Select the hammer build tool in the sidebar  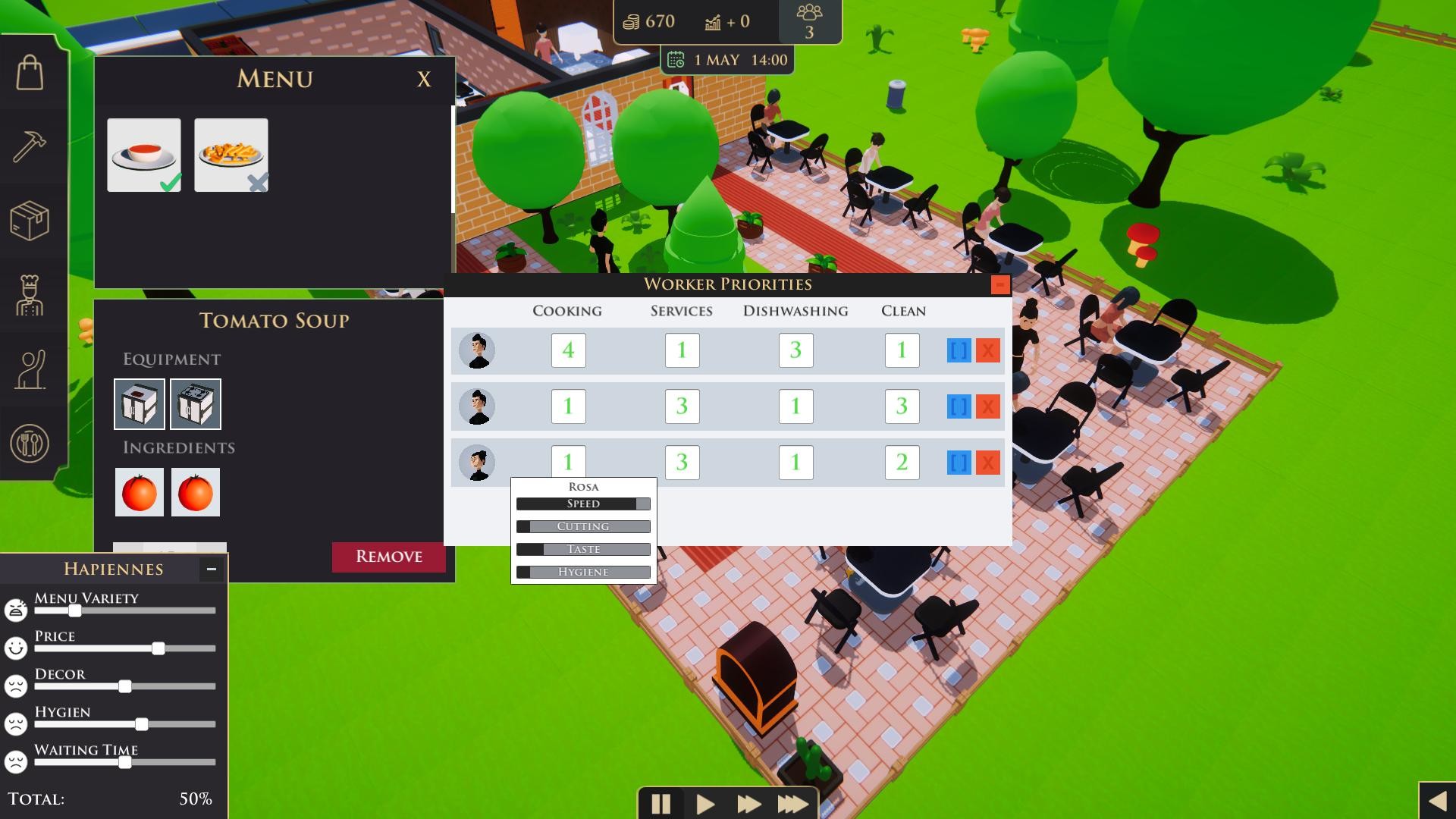(x=30, y=146)
